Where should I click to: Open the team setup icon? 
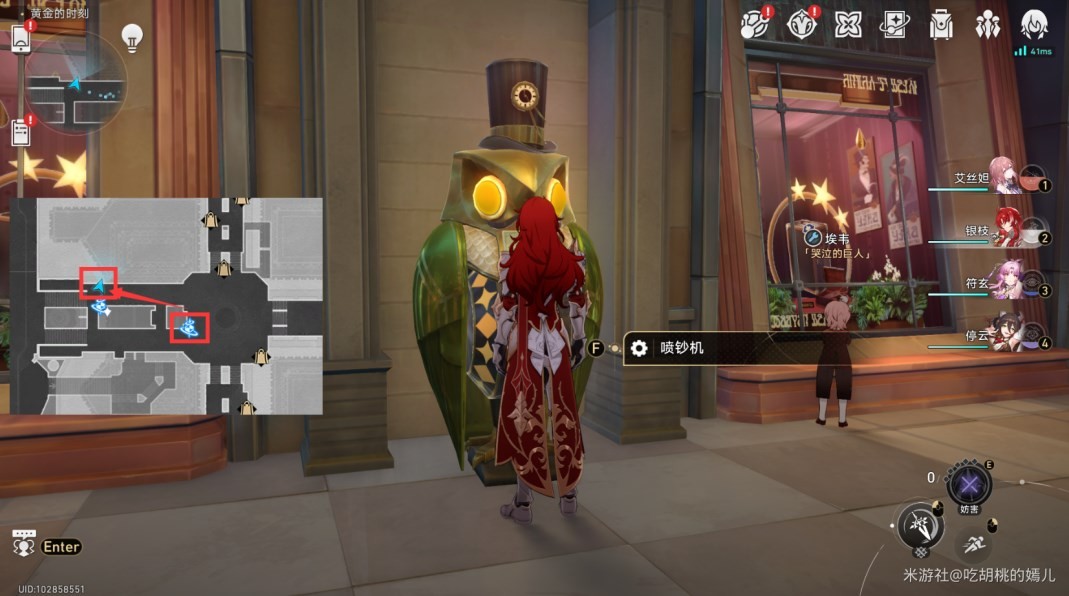[987, 24]
